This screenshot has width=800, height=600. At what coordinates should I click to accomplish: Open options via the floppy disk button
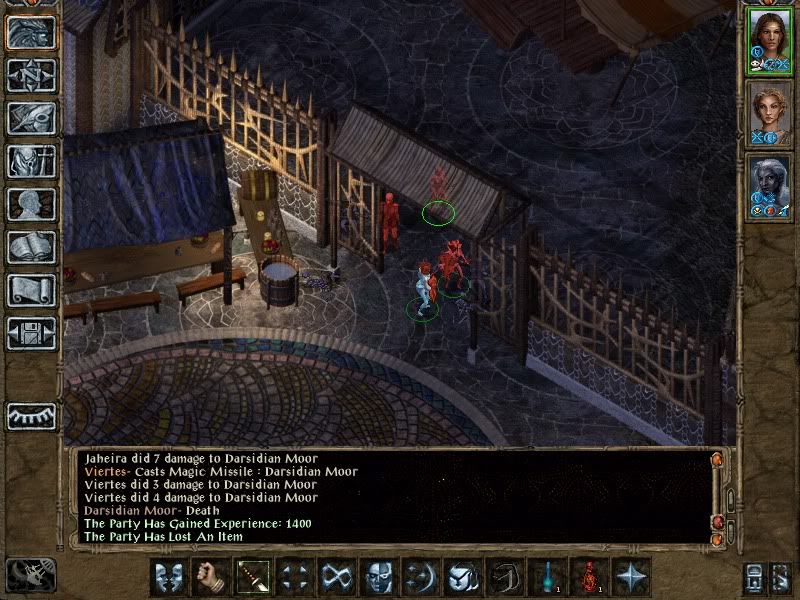31,333
